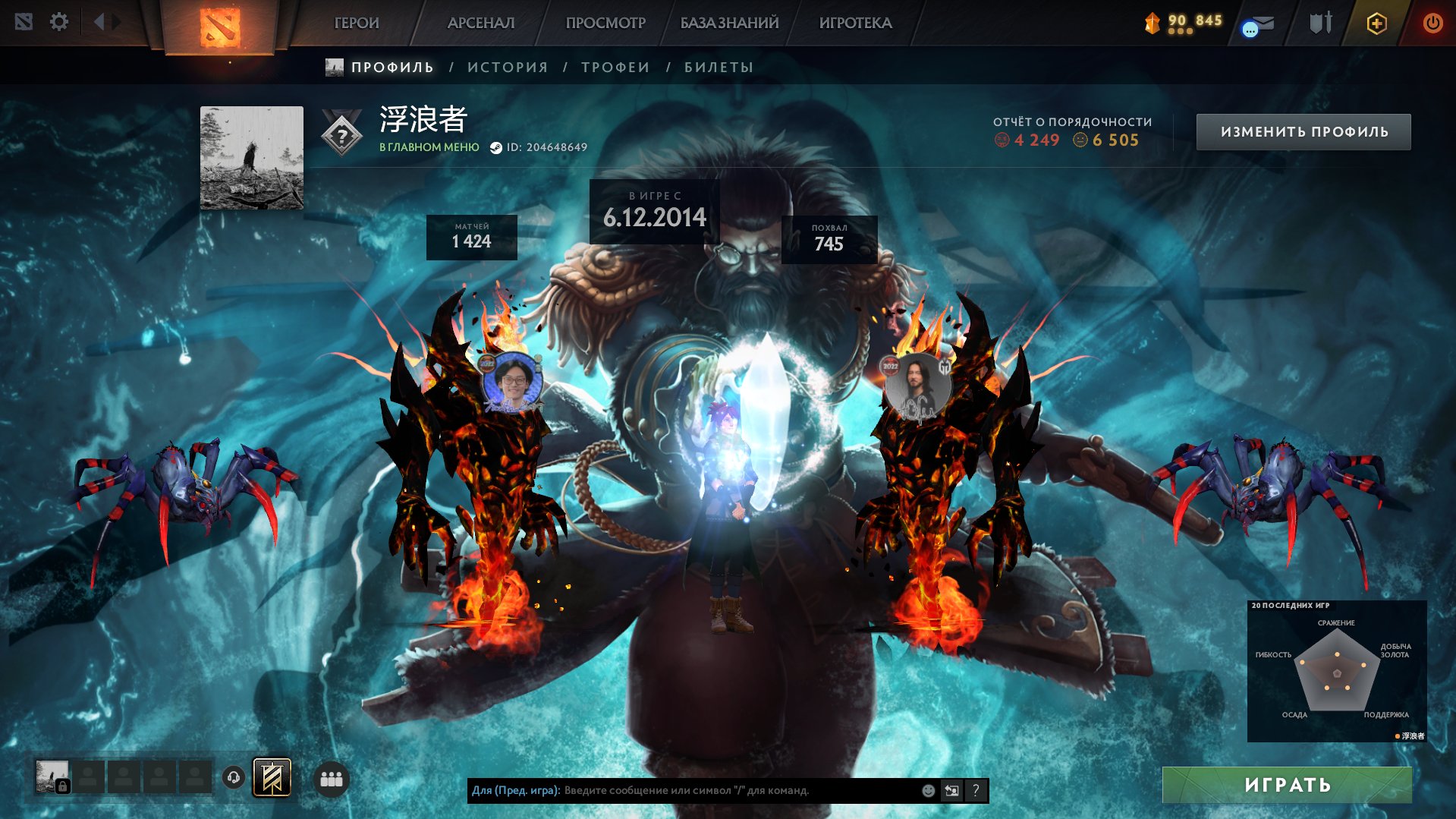
Task: Click the emoticon smiley in the chat bar
Action: tap(927, 791)
